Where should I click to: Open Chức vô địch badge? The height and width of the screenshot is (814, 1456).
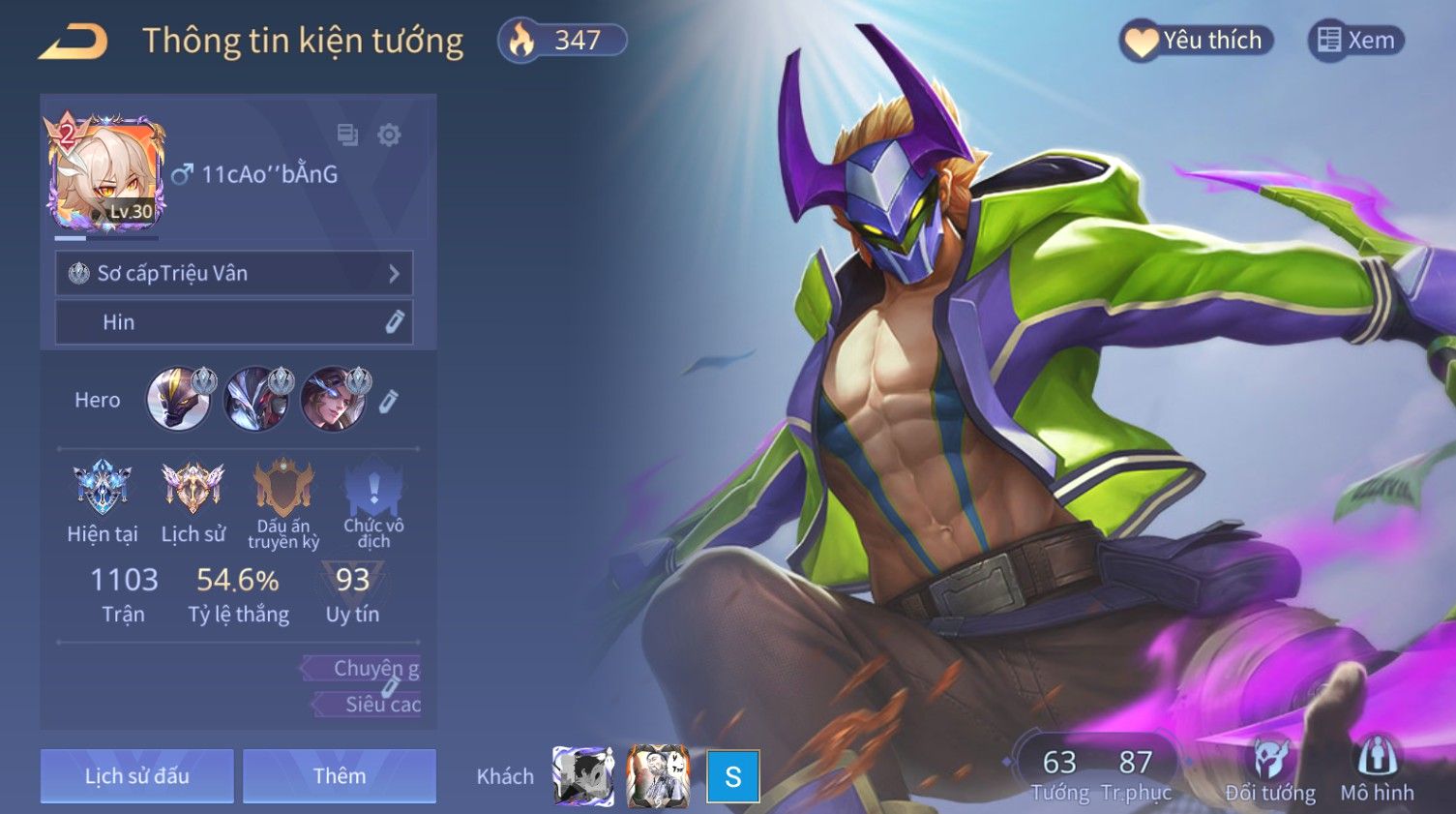tap(373, 502)
